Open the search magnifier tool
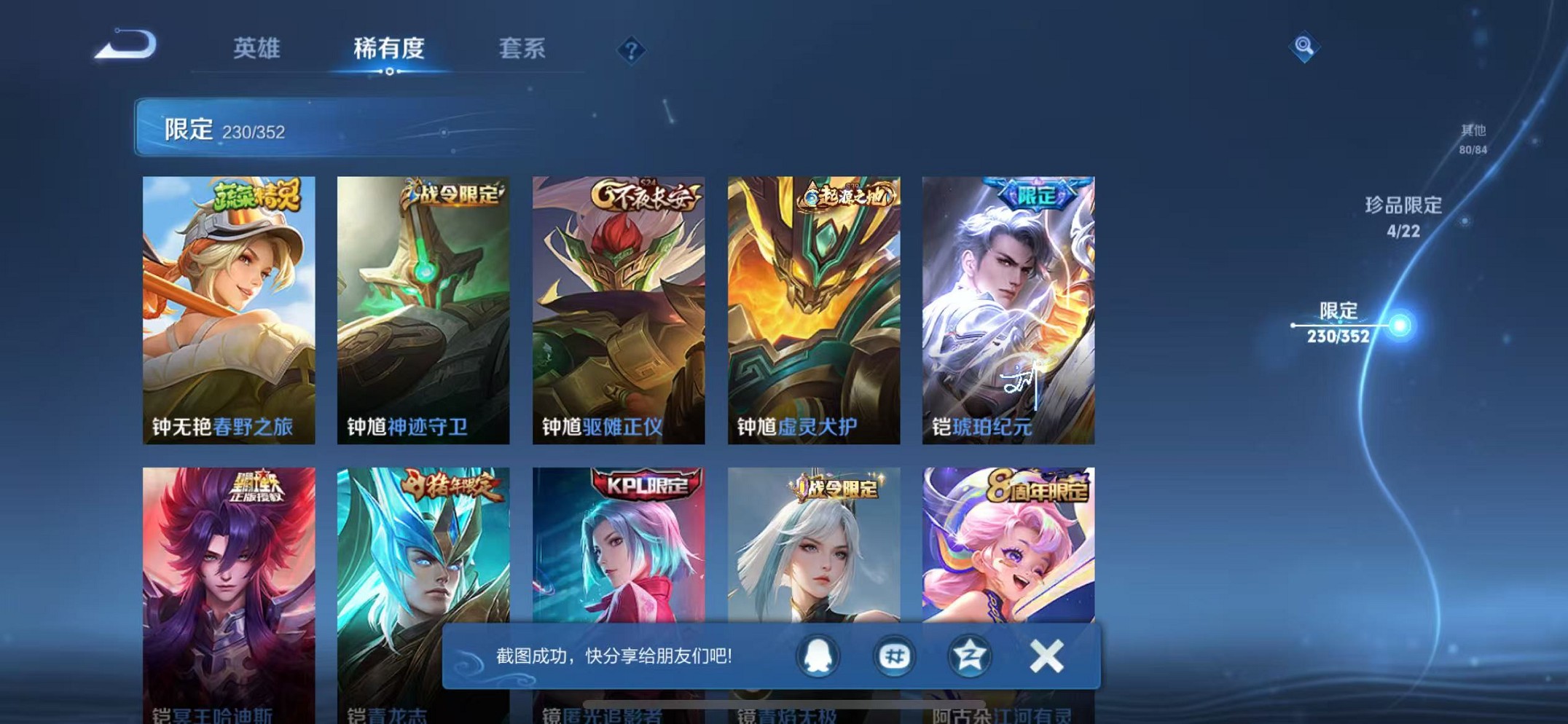 [x=1306, y=45]
